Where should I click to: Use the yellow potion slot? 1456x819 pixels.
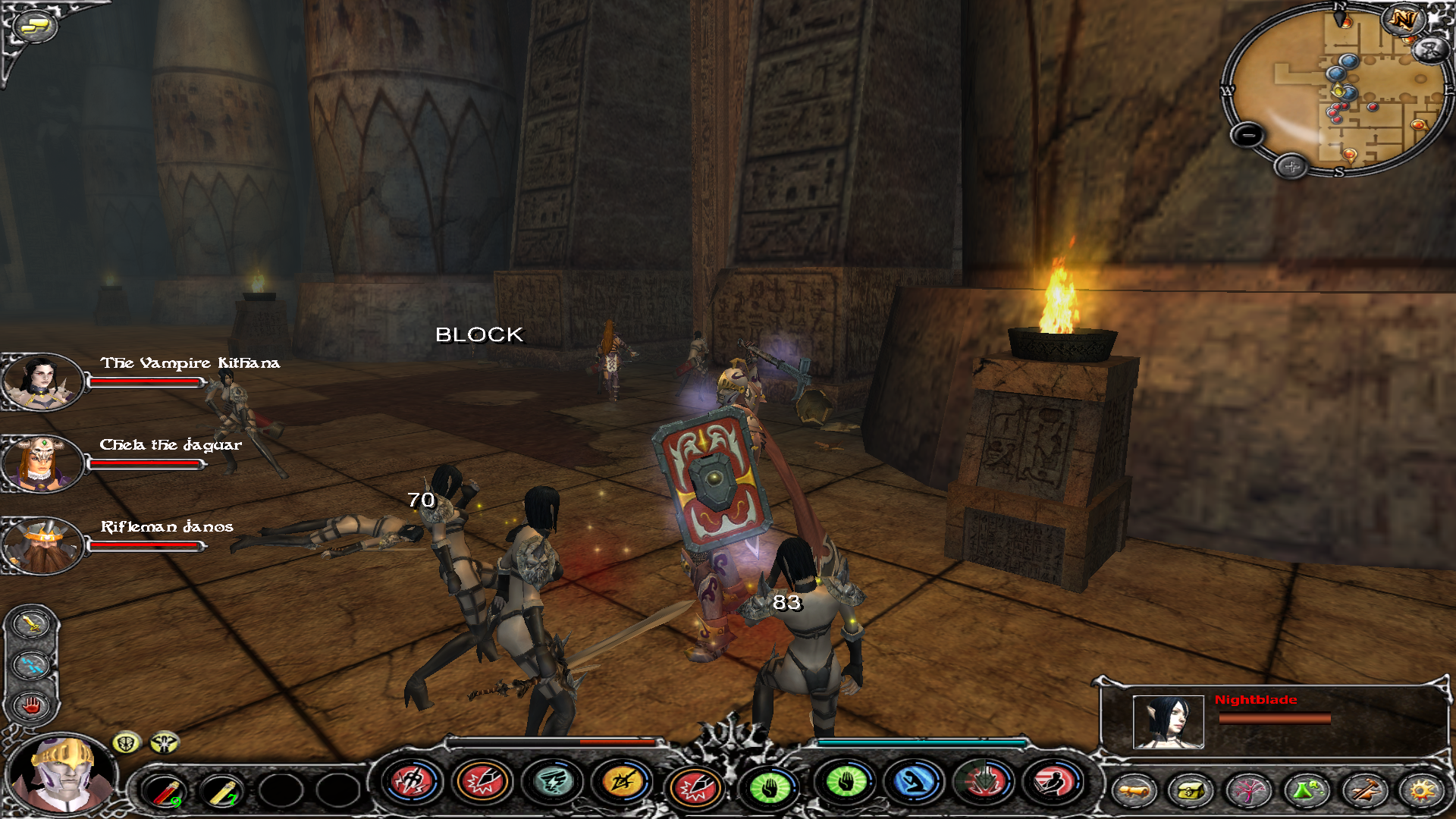(221, 790)
